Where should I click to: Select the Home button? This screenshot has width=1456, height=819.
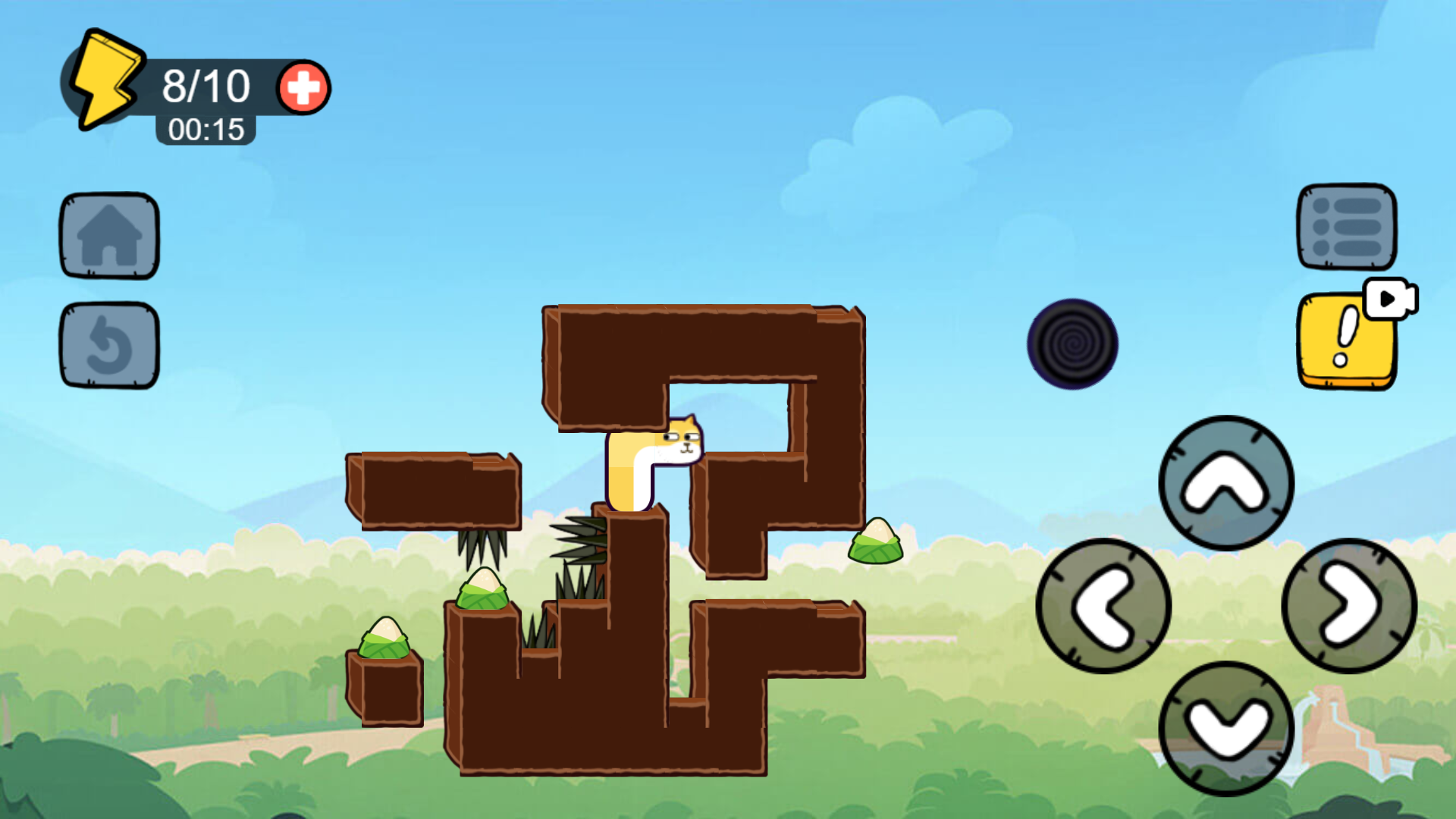point(108,235)
